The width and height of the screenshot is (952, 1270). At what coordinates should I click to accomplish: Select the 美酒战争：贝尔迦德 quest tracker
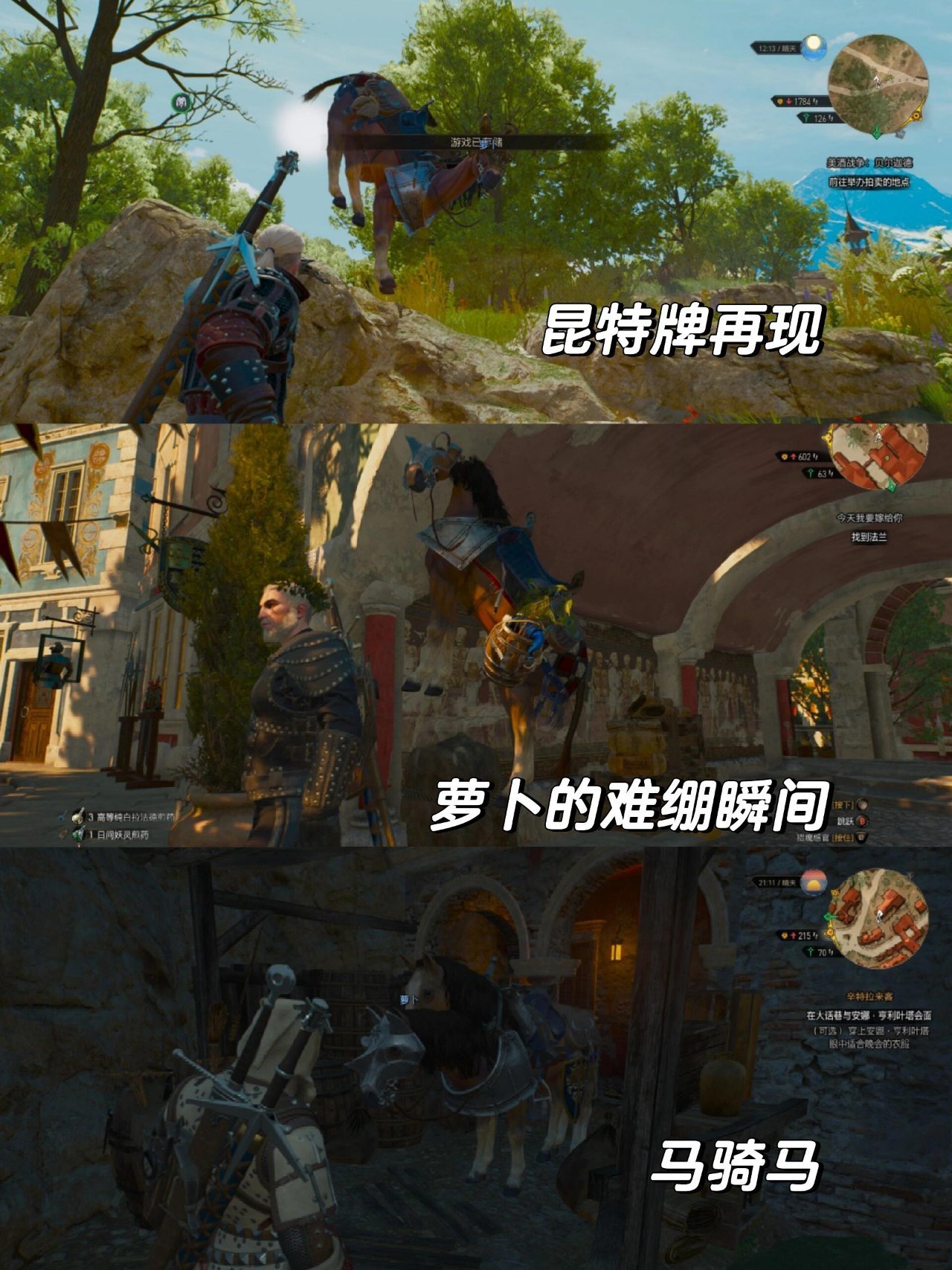(869, 162)
